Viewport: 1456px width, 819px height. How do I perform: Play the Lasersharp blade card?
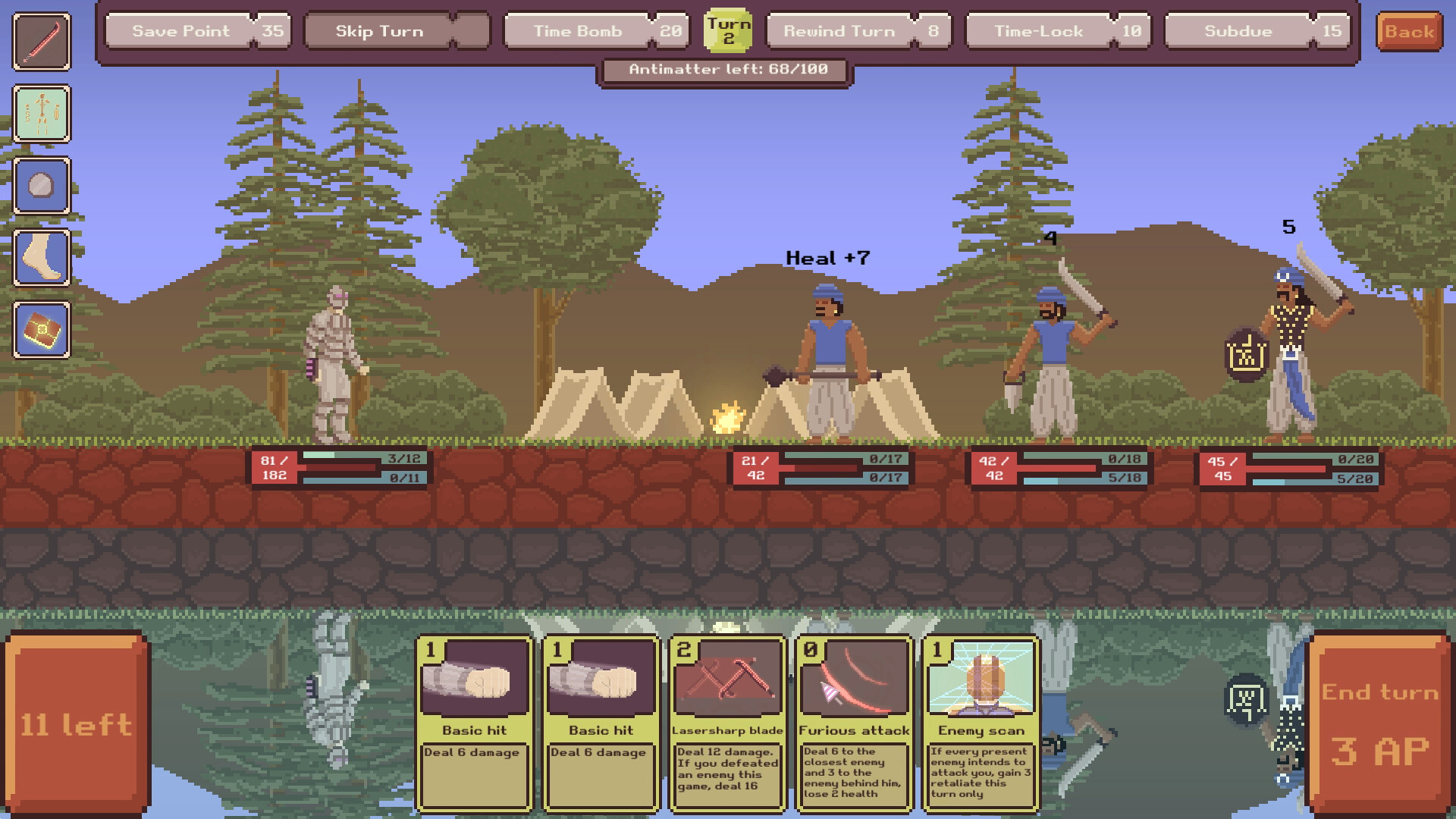pos(727,724)
